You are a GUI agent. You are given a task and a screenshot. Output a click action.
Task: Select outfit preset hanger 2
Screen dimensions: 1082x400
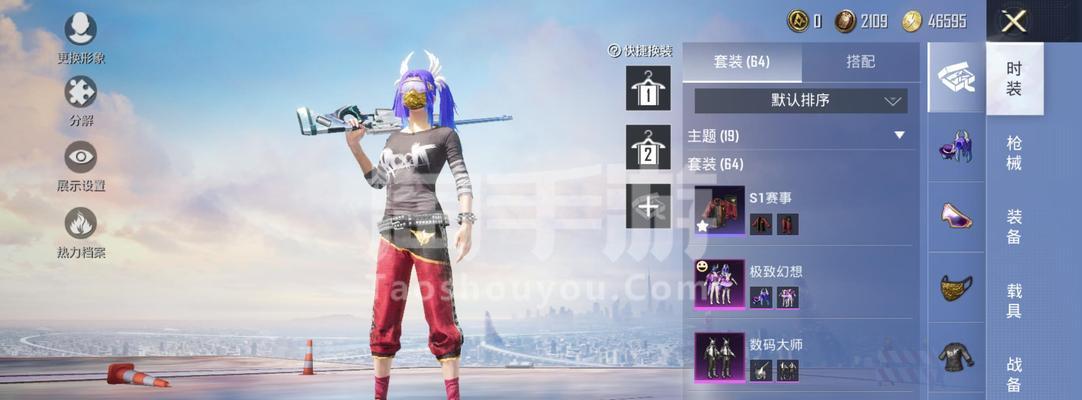(648, 148)
